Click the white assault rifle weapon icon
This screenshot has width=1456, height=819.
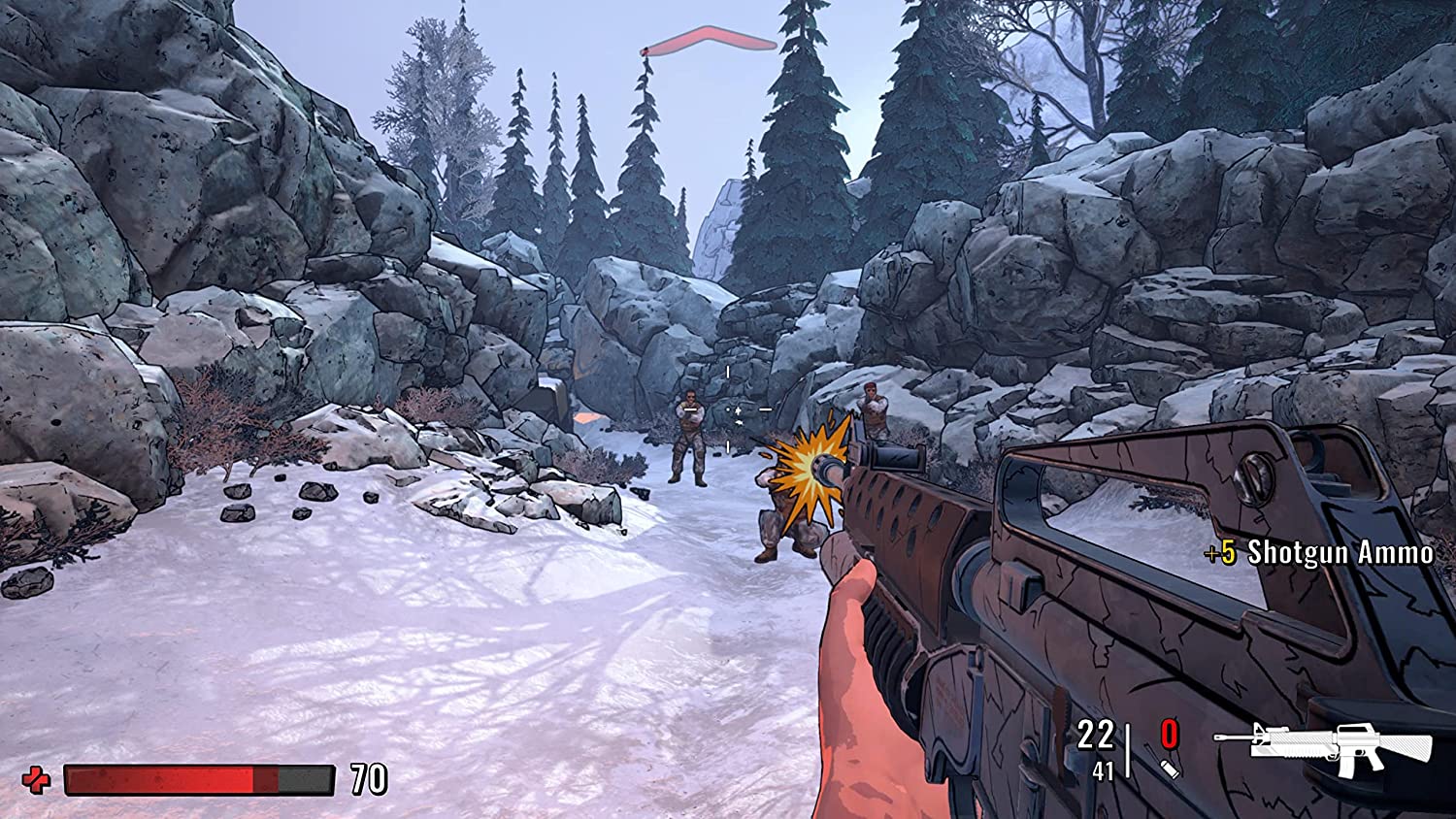coord(1340,748)
